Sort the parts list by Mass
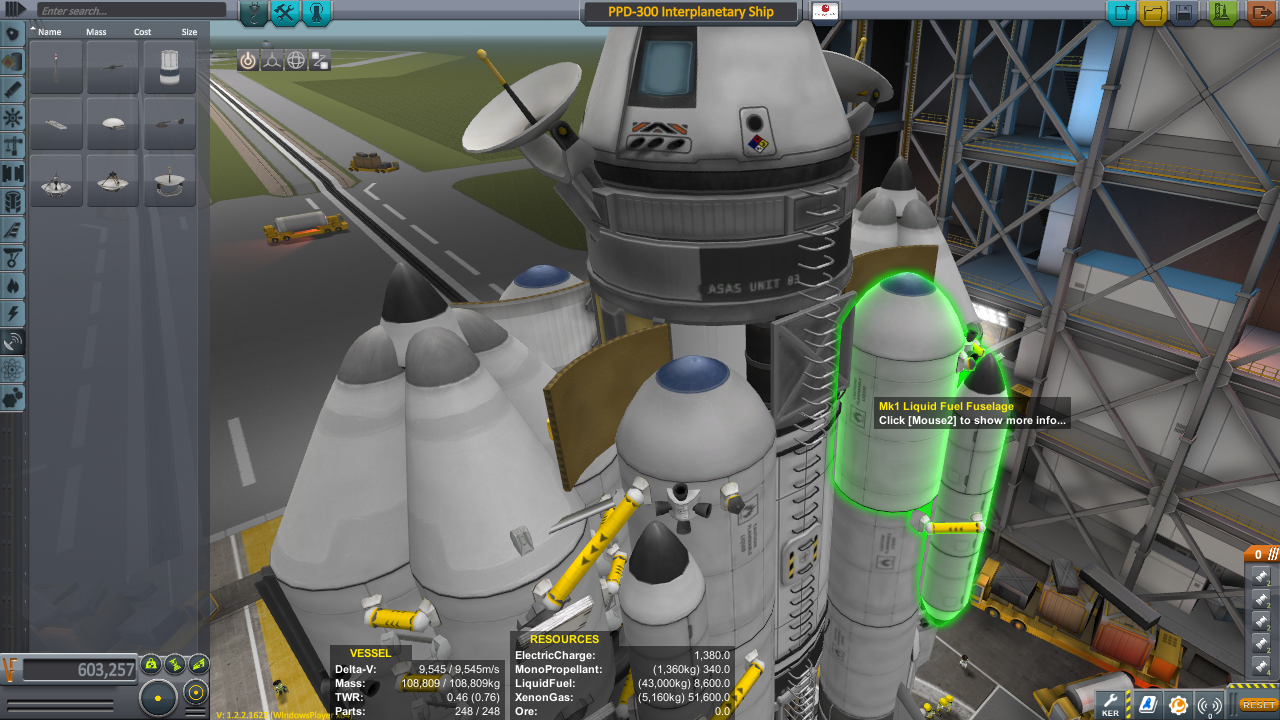1280x720 pixels. tap(96, 32)
